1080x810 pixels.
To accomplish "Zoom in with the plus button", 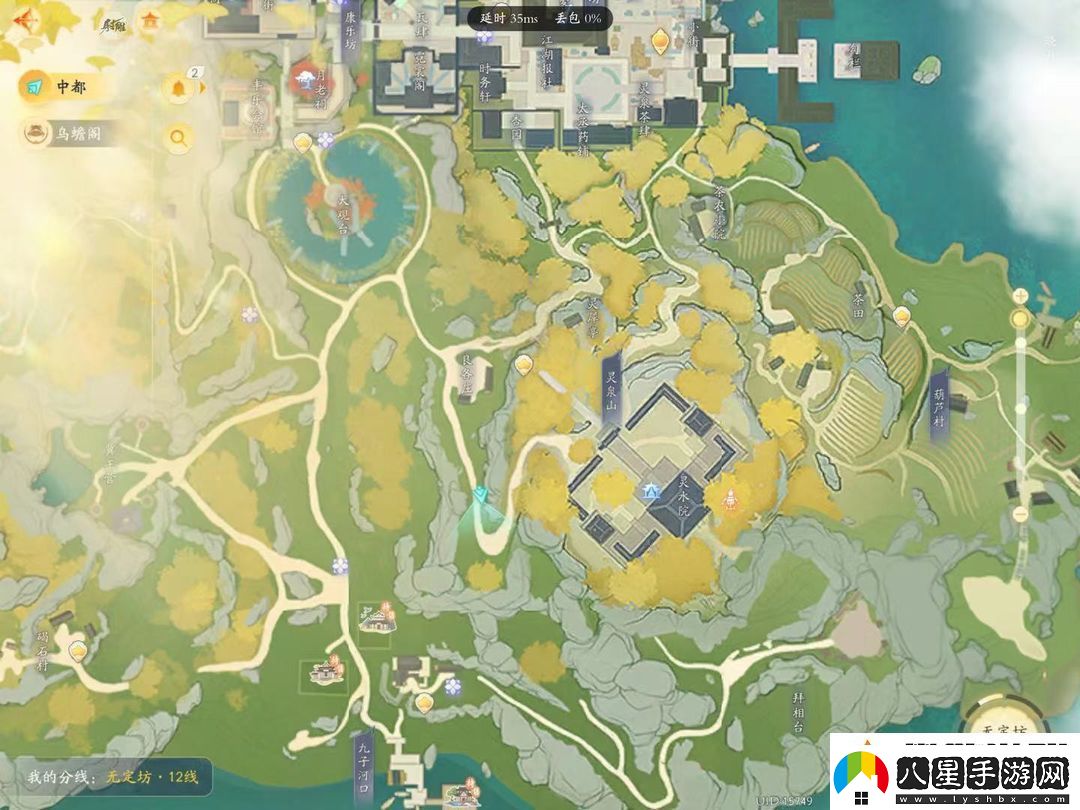I will pos(1020,296).
